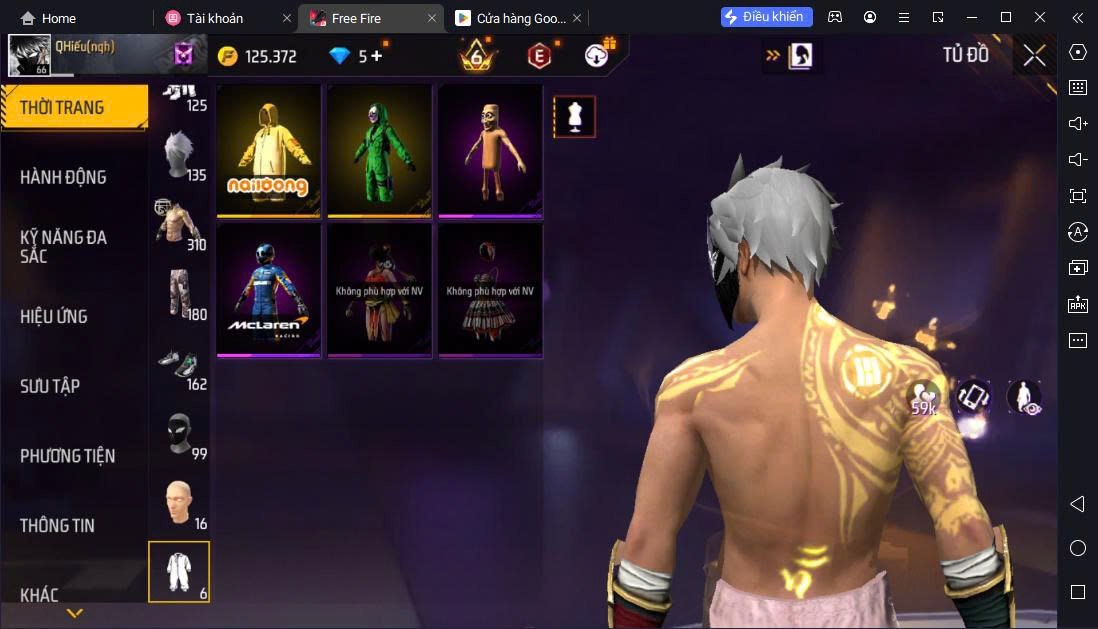Click the mannequin outfit preset icon
The width and height of the screenshot is (1098, 629).
(x=574, y=117)
